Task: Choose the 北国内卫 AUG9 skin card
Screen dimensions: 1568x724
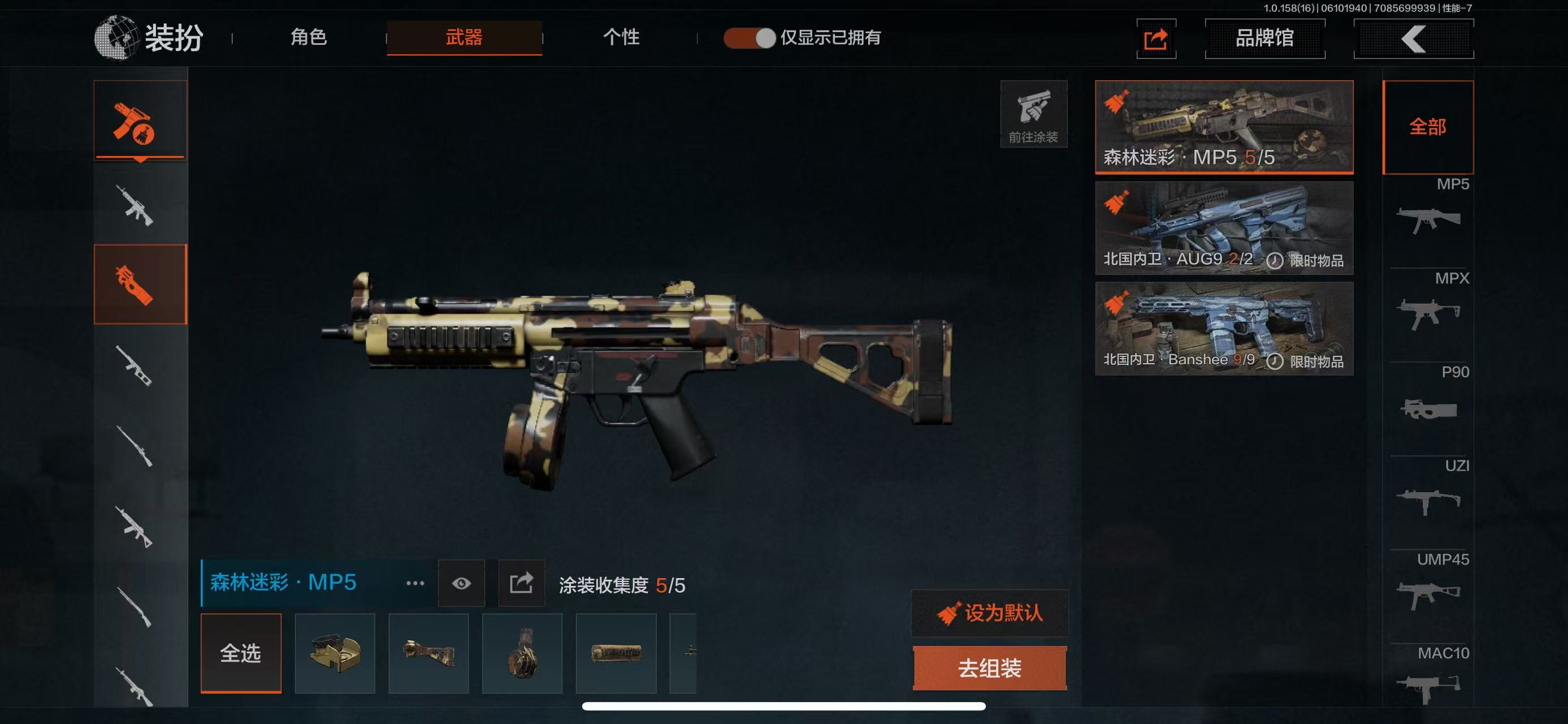Action: click(1223, 228)
